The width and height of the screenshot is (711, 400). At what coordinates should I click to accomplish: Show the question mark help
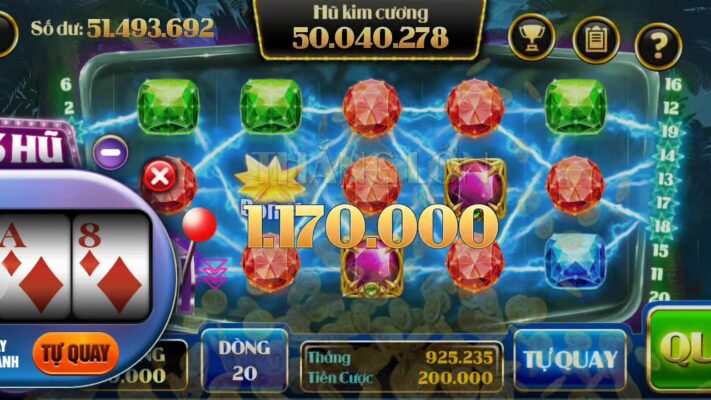[658, 42]
